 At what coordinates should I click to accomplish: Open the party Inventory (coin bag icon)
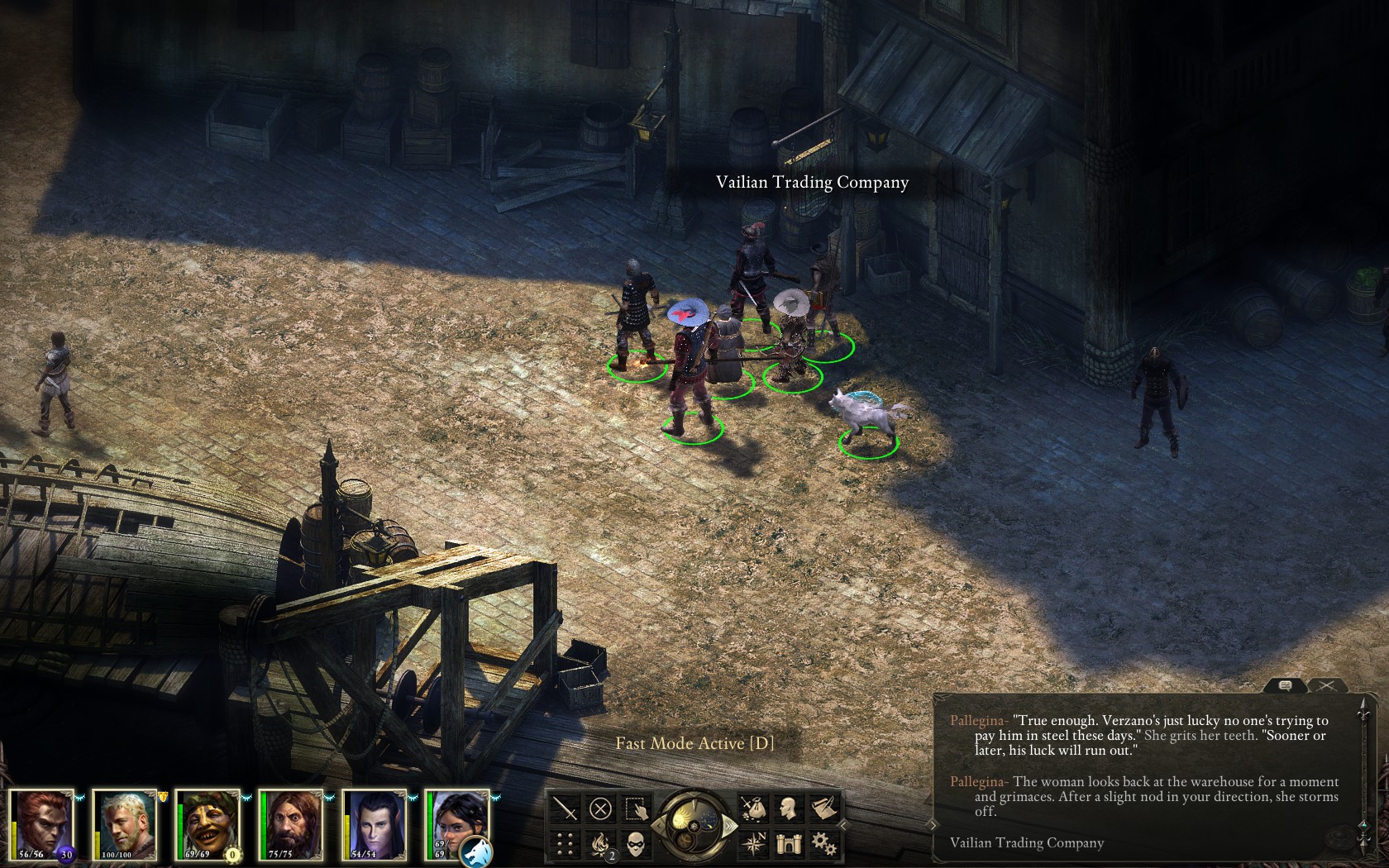754,808
